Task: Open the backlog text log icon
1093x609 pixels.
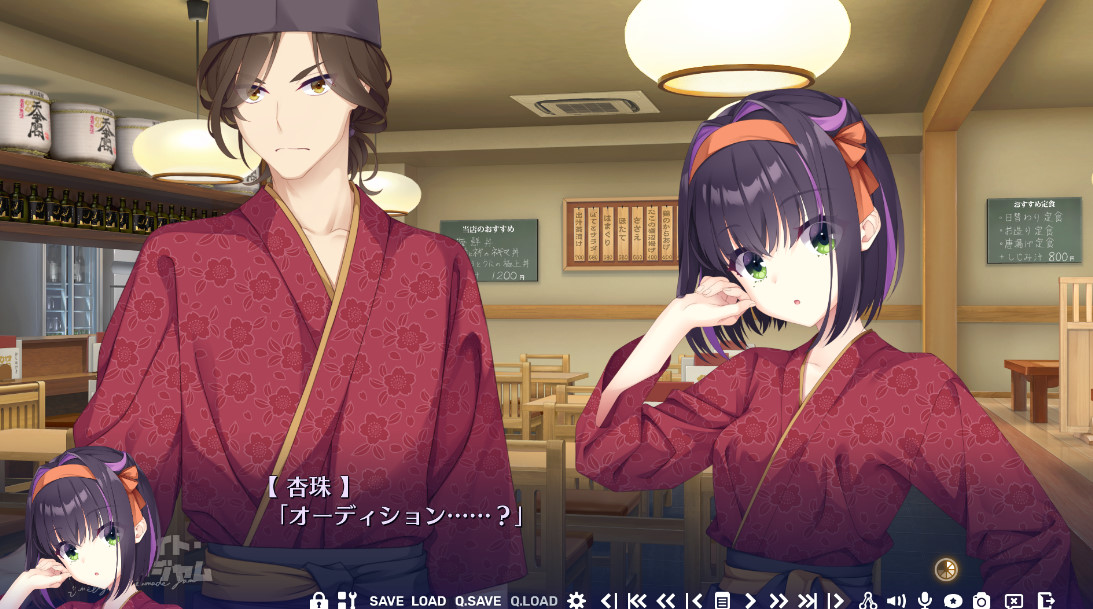Action: pos(721,601)
